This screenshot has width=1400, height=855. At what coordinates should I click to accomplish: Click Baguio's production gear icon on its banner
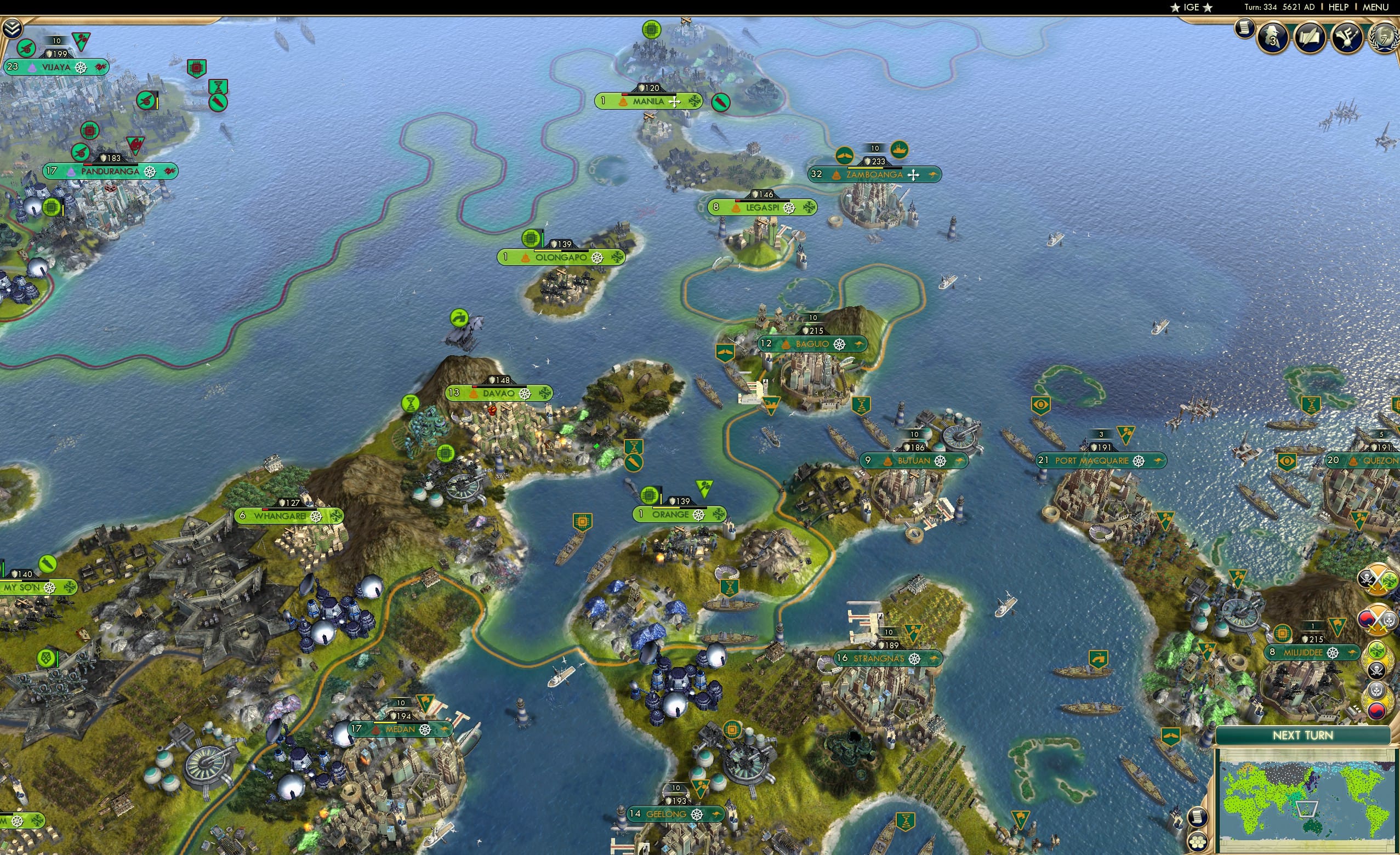tap(840, 345)
